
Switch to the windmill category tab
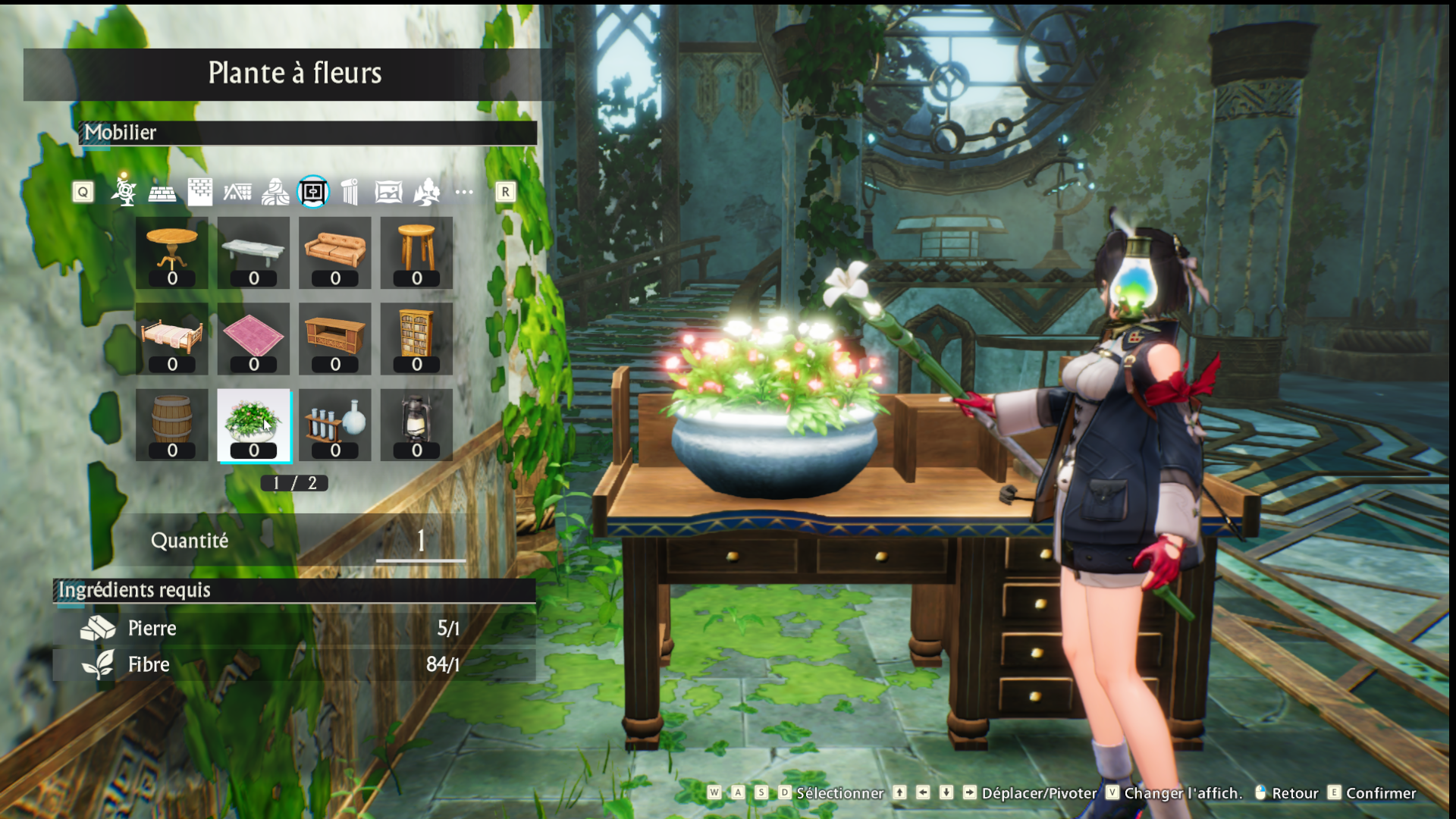click(124, 192)
